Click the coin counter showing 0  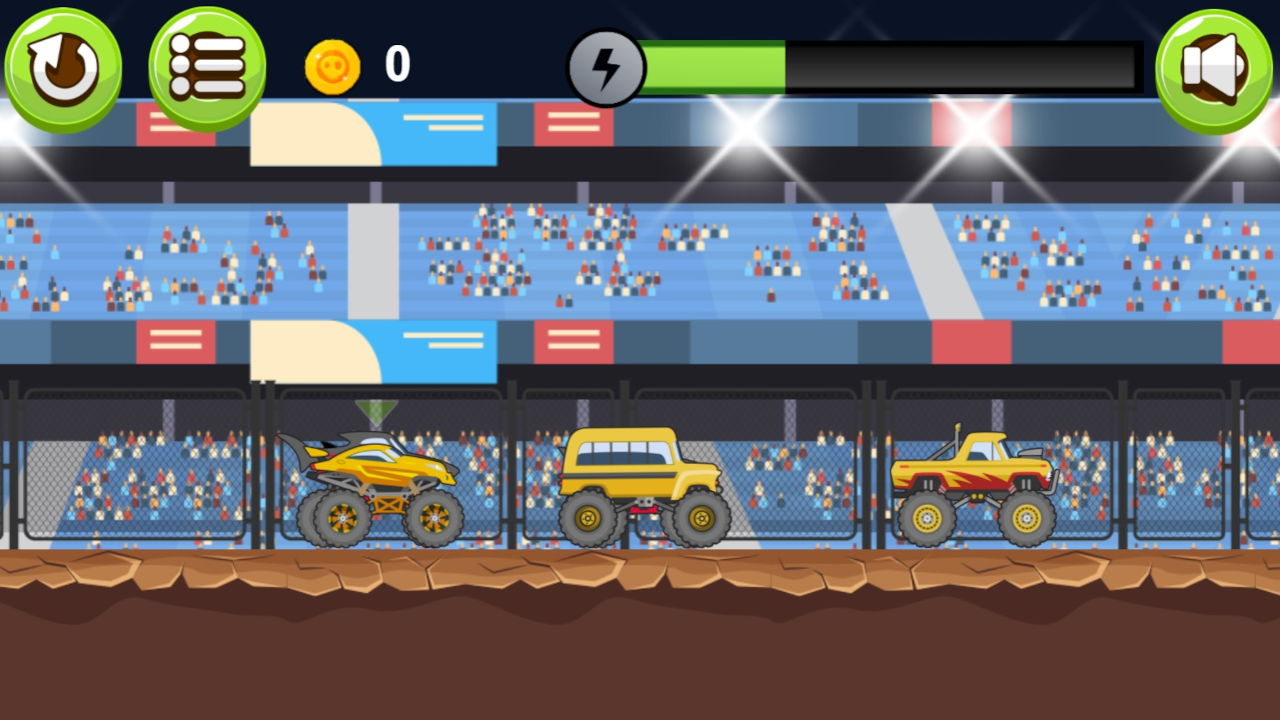pos(394,65)
